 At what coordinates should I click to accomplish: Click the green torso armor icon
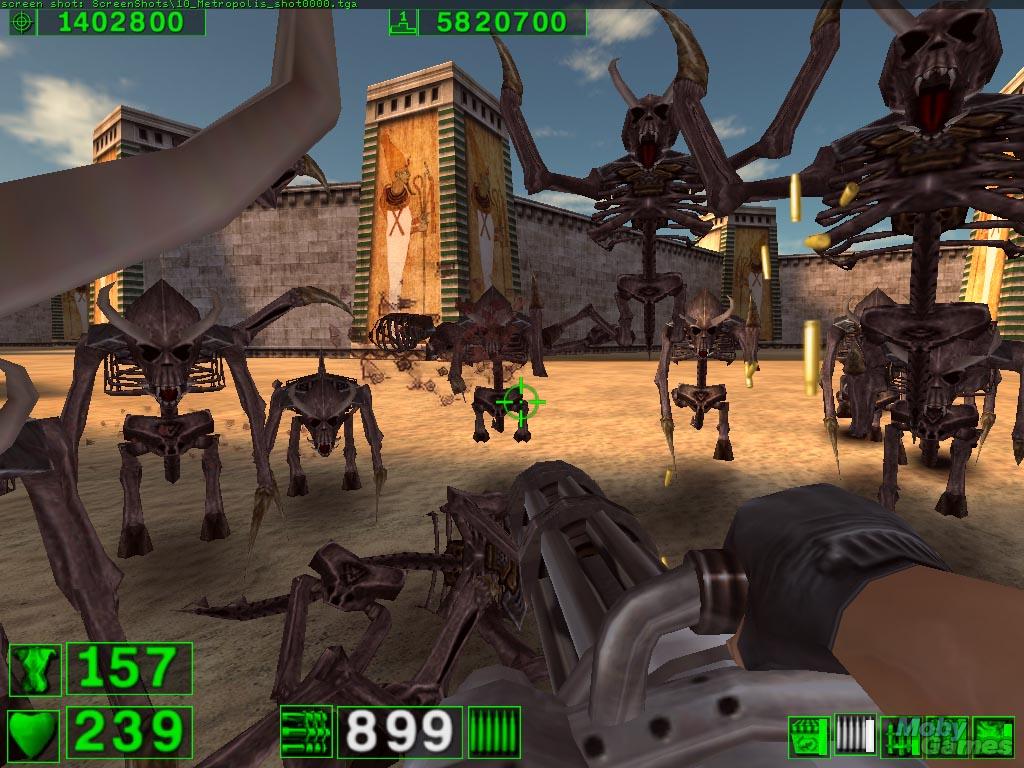tap(35, 669)
